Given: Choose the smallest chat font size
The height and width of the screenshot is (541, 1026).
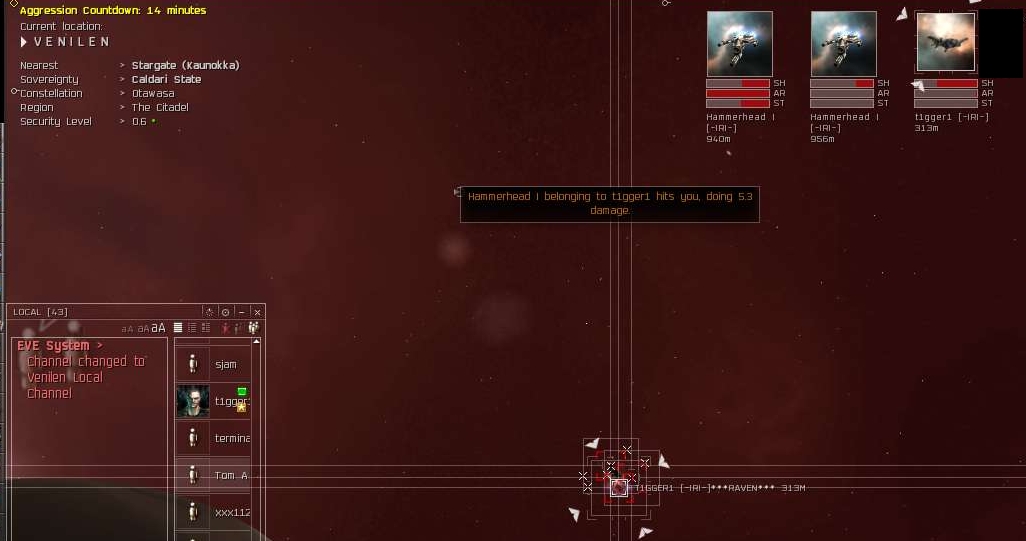Looking at the screenshot, I should pyautogui.click(x=127, y=329).
